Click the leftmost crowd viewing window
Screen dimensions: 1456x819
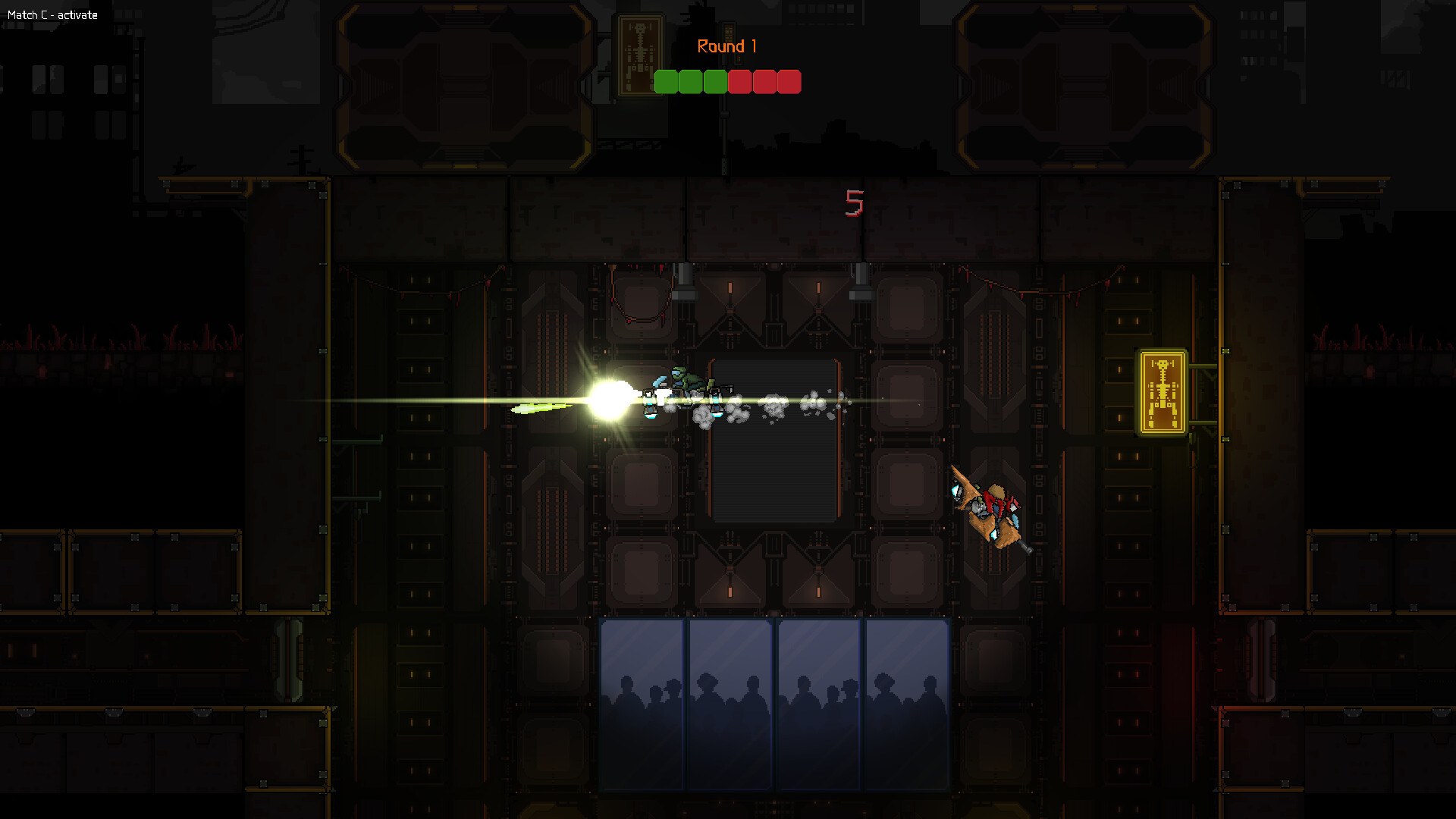[x=642, y=705]
